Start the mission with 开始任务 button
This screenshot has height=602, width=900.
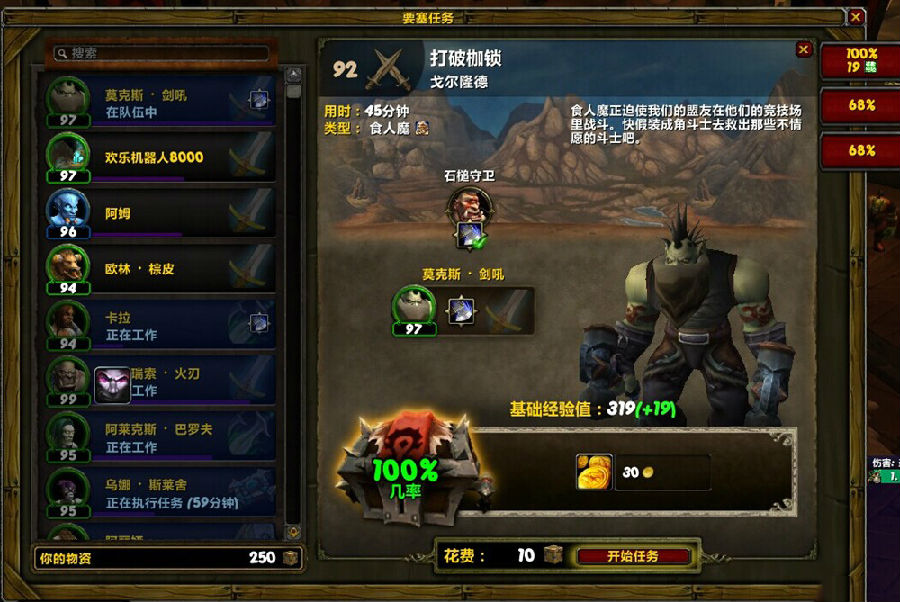pos(633,556)
